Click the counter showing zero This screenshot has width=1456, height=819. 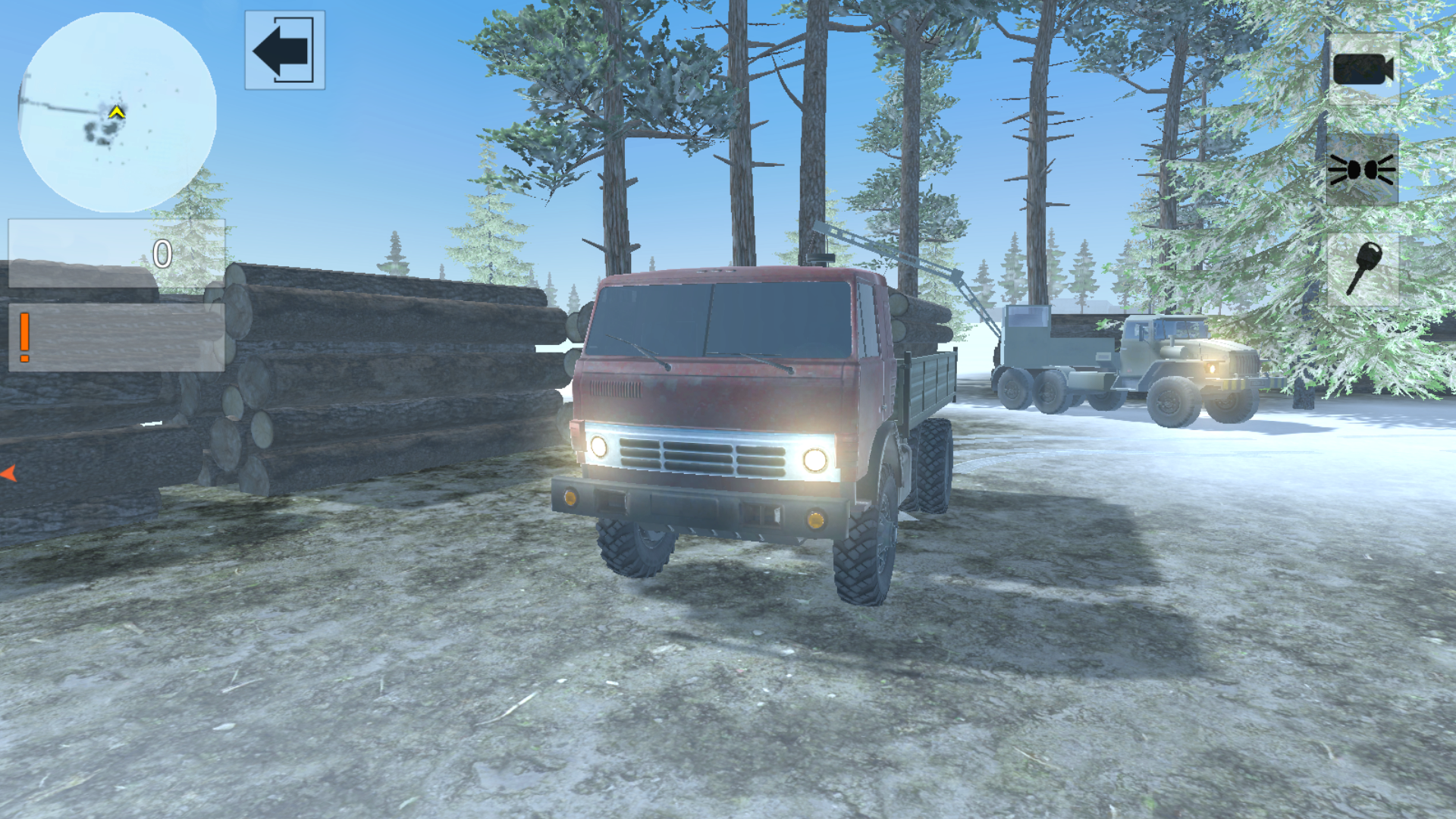(163, 253)
